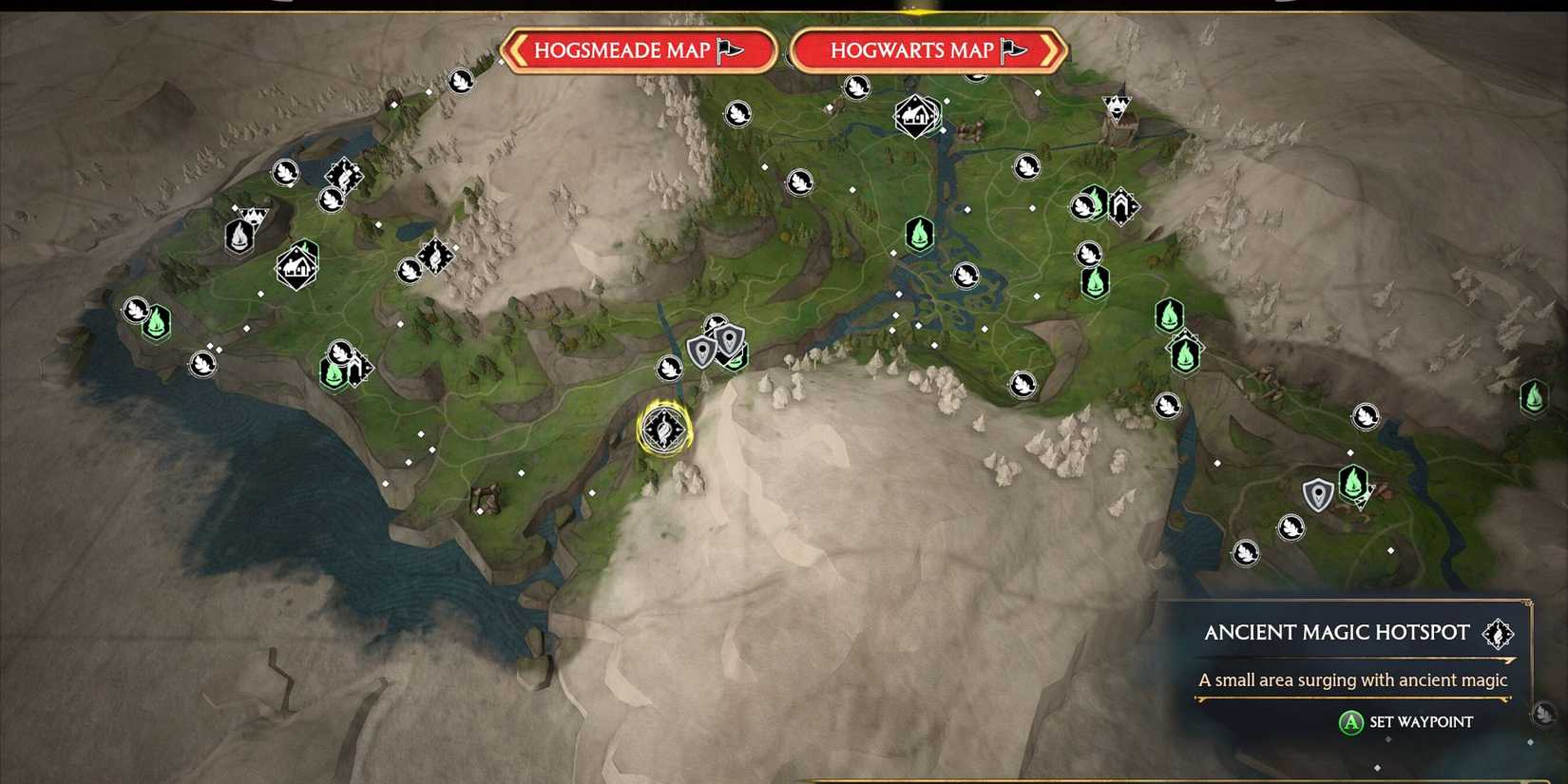Click the Ancient Magic Hotspot icon in the info panel
Screen dimensions: 1568x784
(1497, 633)
